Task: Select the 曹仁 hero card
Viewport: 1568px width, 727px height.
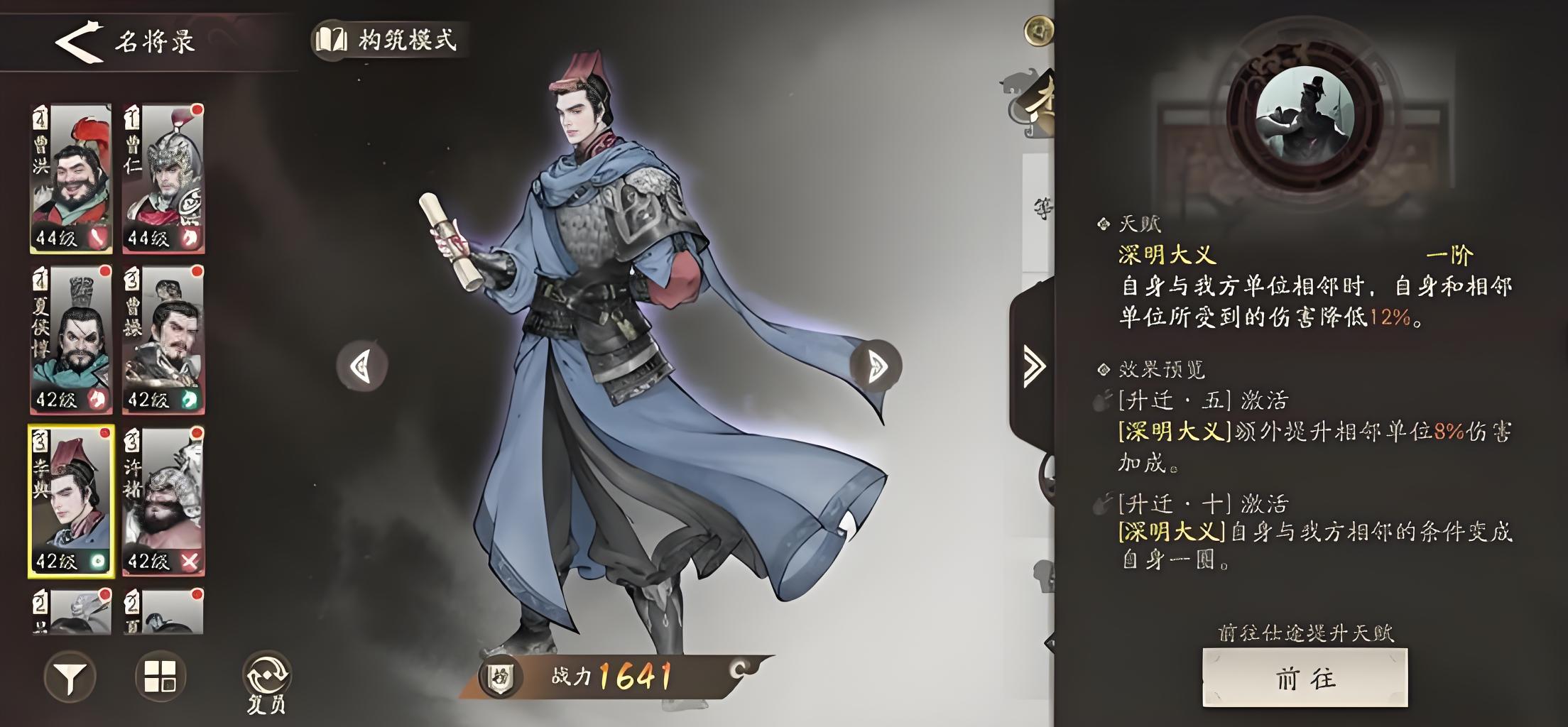Action: pyautogui.click(x=163, y=178)
